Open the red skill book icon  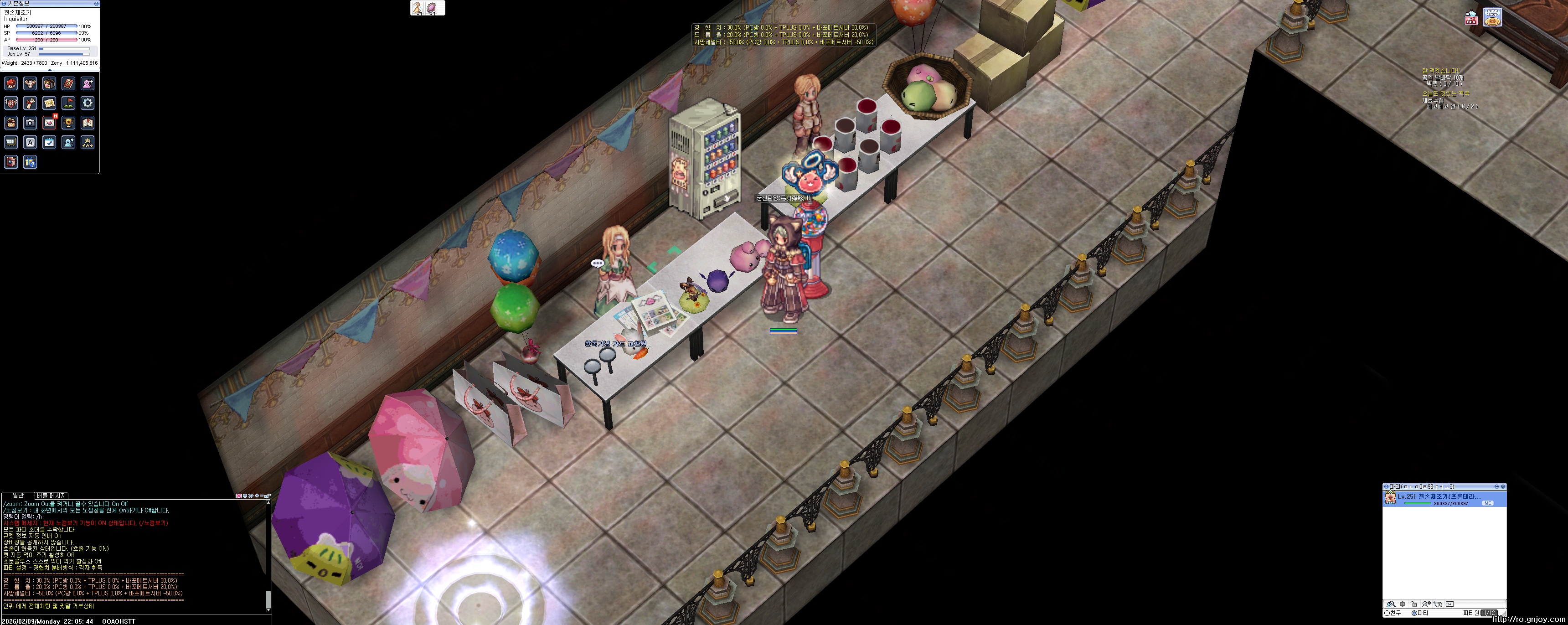click(68, 83)
